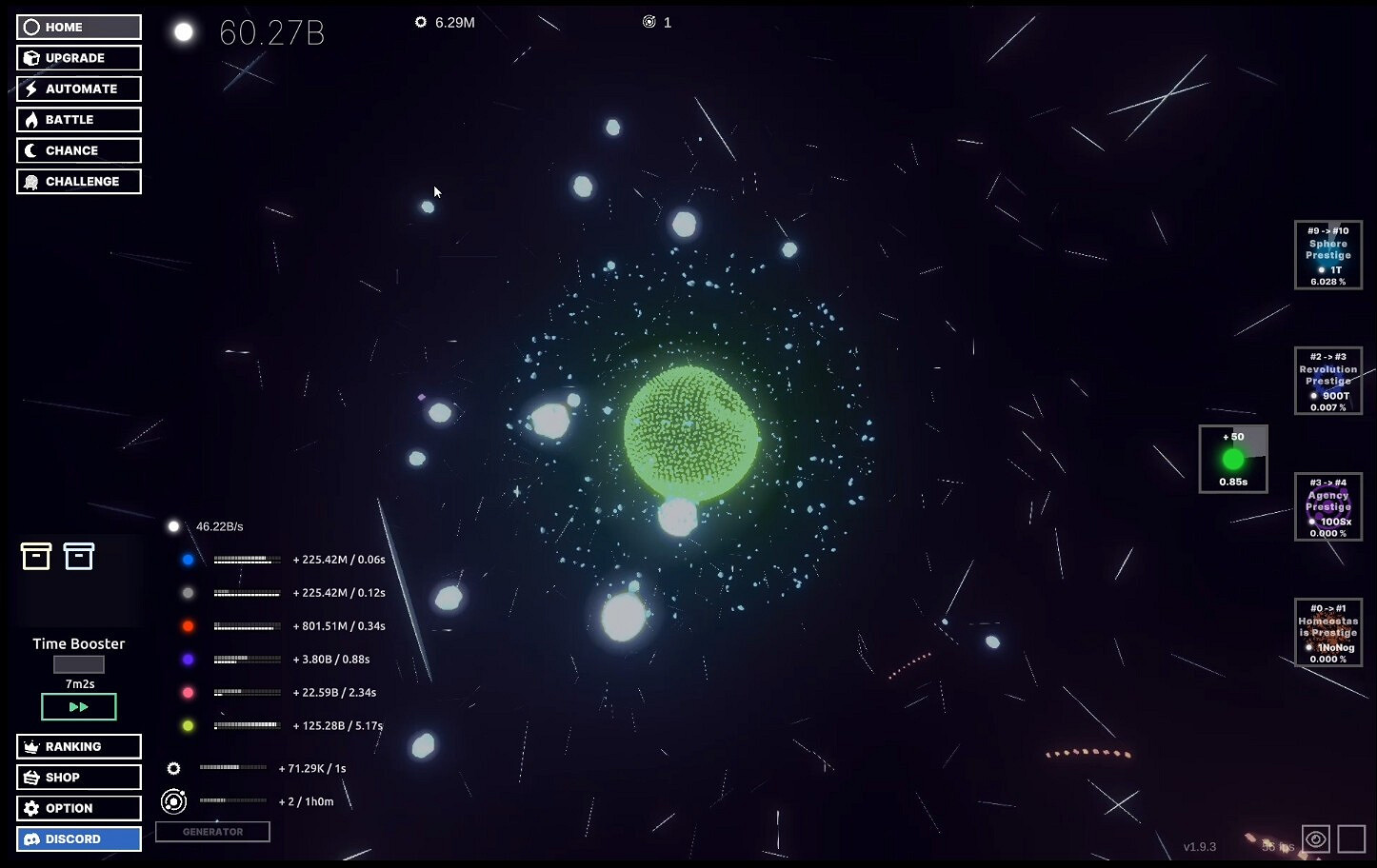Click the green generator dot for 125.28B
Image resolution: width=1377 pixels, height=868 pixels.
tap(188, 725)
